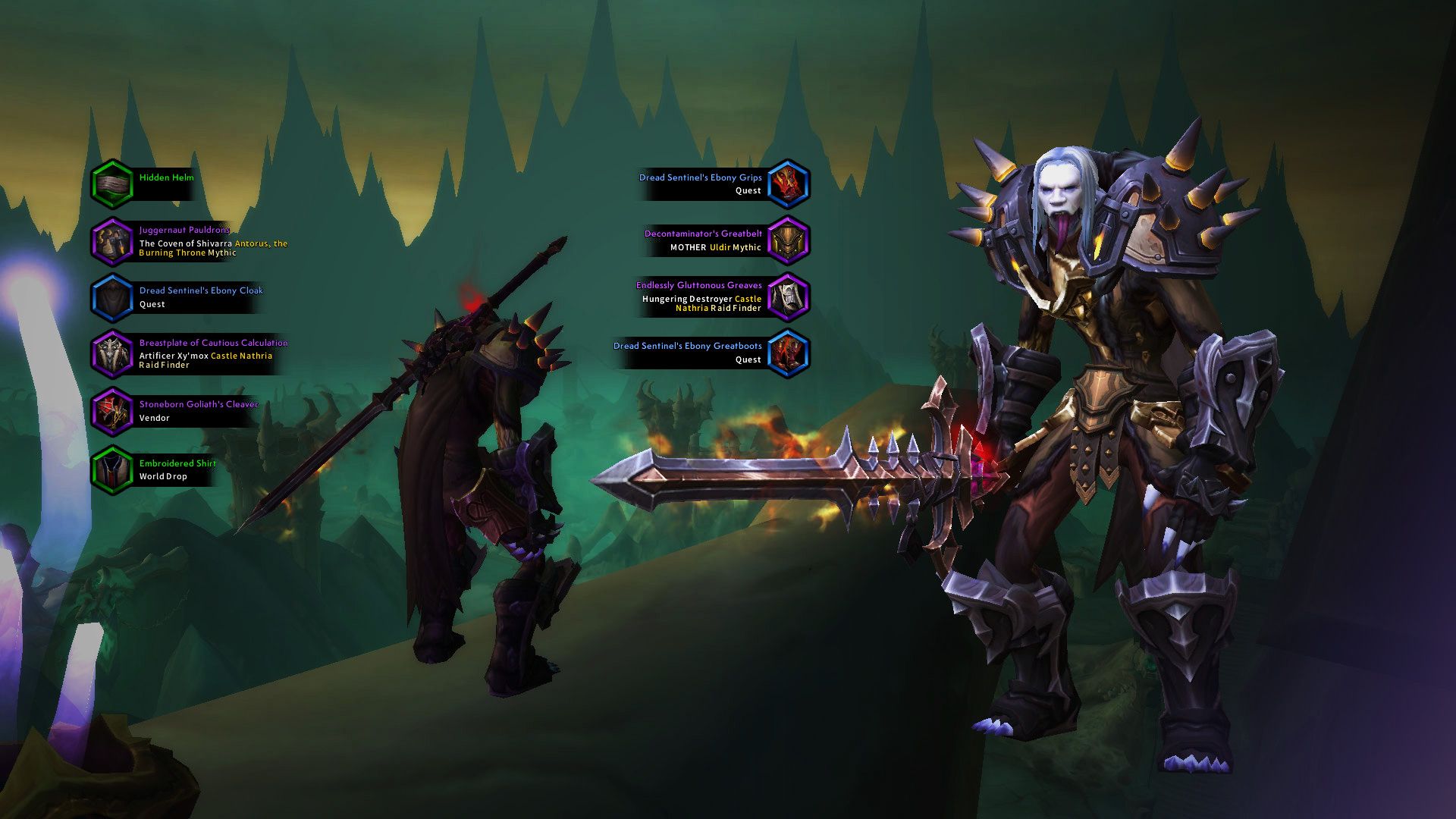
Task: Click the Embroidered Shirt item icon
Action: 112,469
